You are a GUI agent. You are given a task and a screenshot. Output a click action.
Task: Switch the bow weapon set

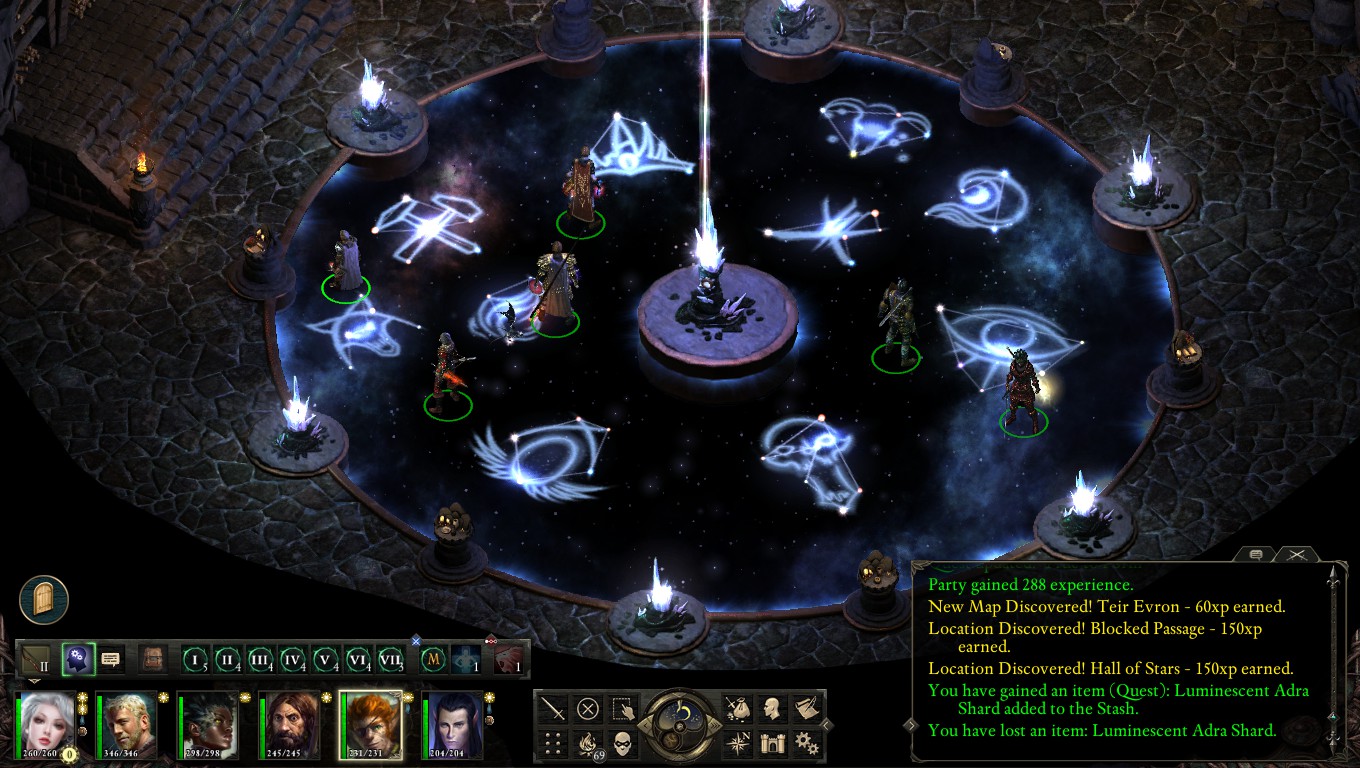coord(36,660)
